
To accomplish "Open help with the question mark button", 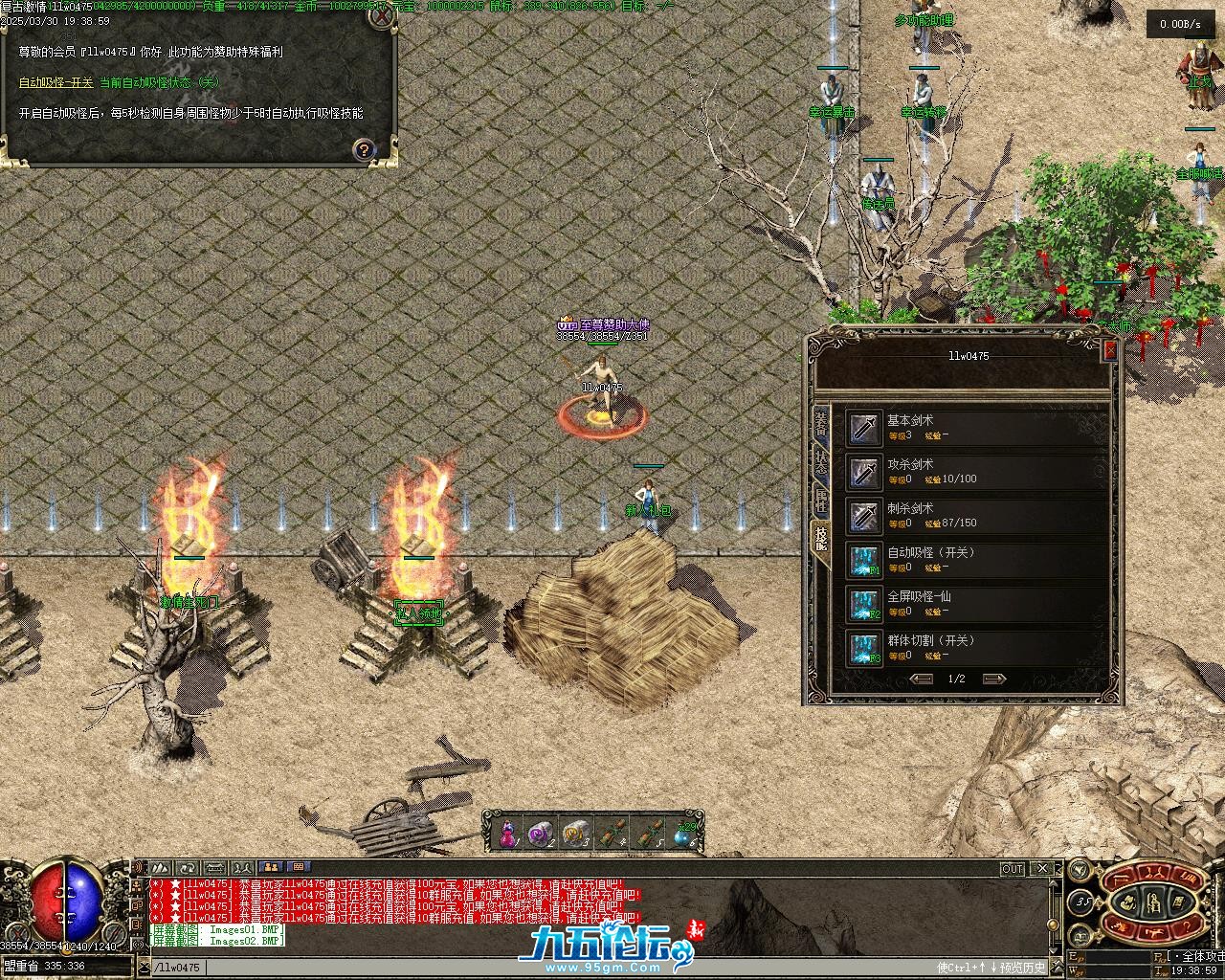I will [x=364, y=149].
